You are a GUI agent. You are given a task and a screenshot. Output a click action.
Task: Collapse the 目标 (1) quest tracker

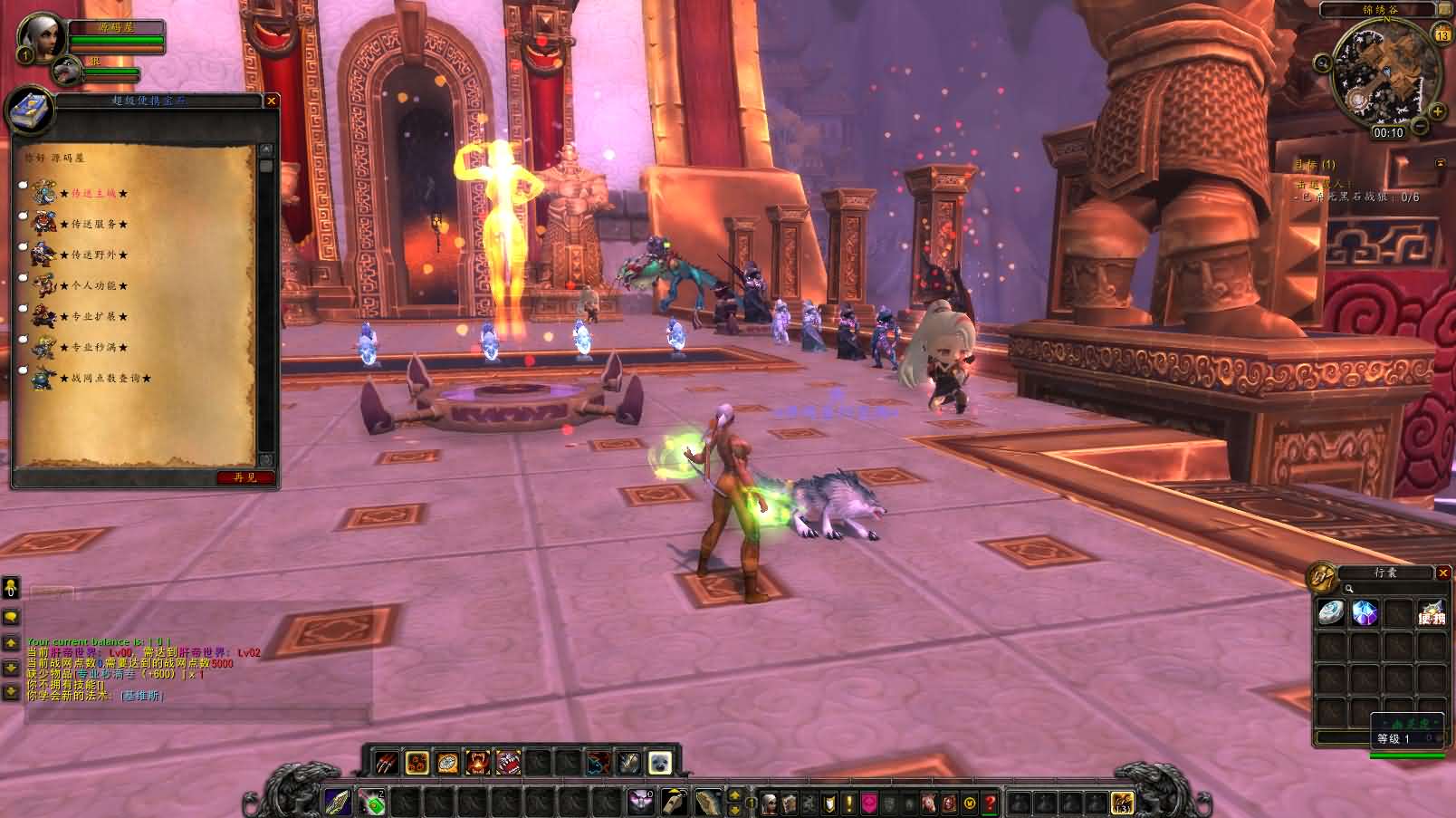point(1439,162)
